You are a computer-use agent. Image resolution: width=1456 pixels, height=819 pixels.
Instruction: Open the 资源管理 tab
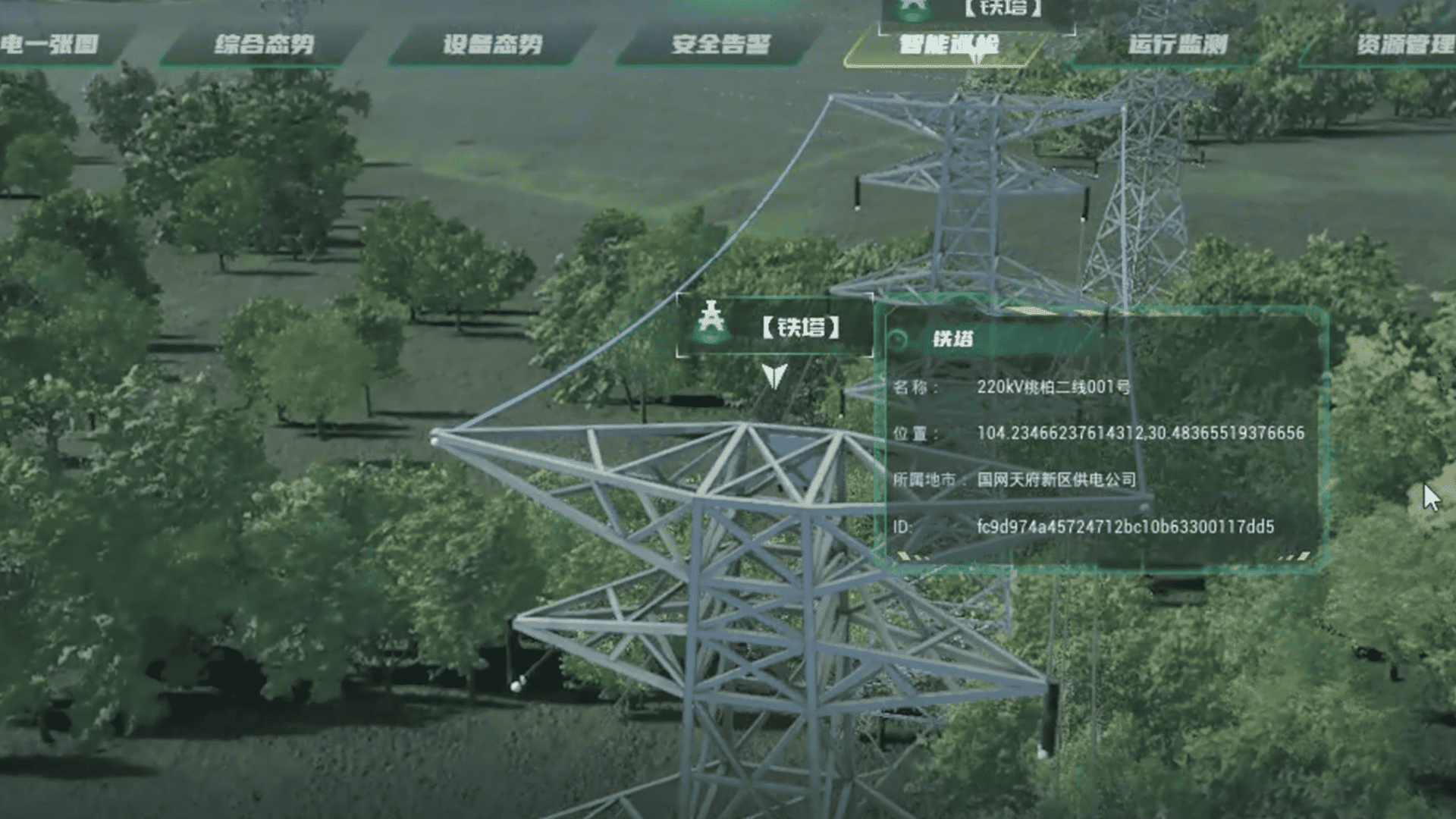pos(1404,45)
